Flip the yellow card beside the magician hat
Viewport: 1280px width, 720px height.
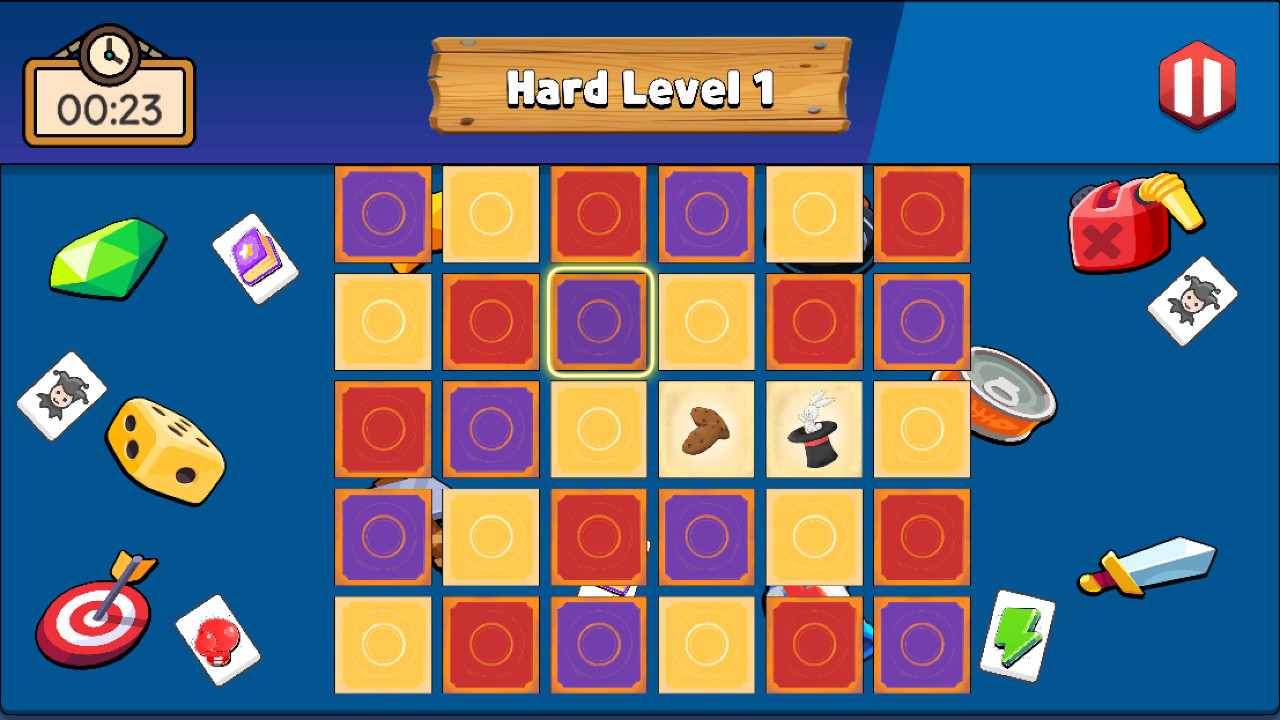(921, 429)
